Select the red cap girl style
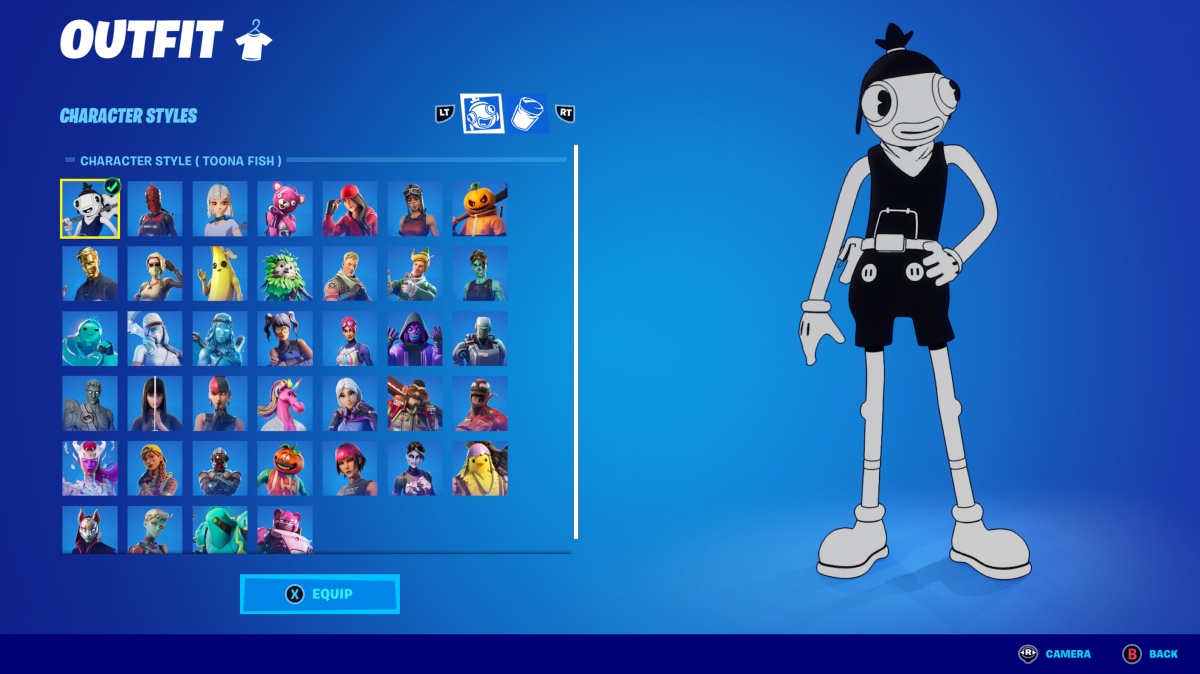 coord(350,209)
